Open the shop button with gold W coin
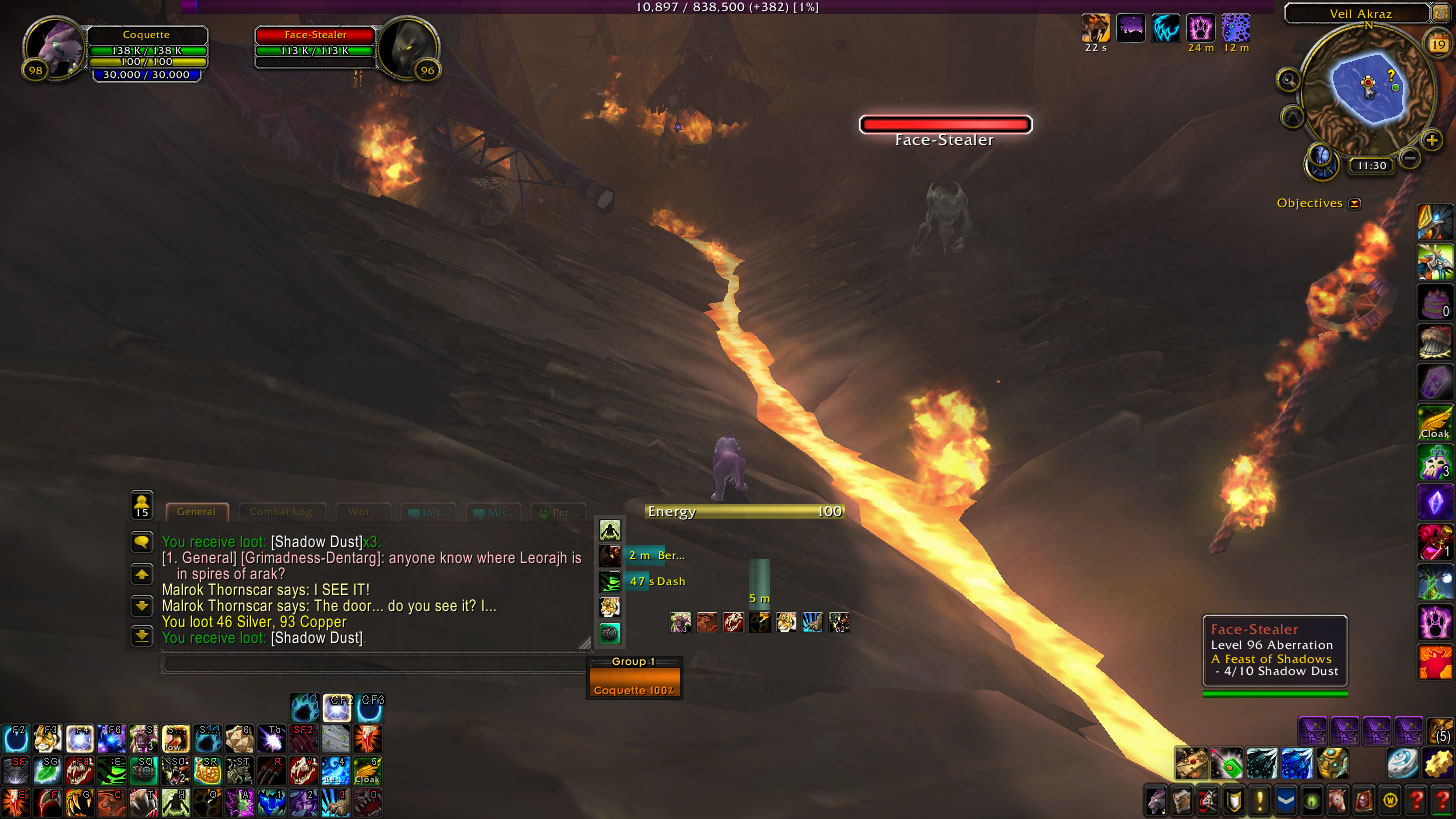 [x=1390, y=800]
